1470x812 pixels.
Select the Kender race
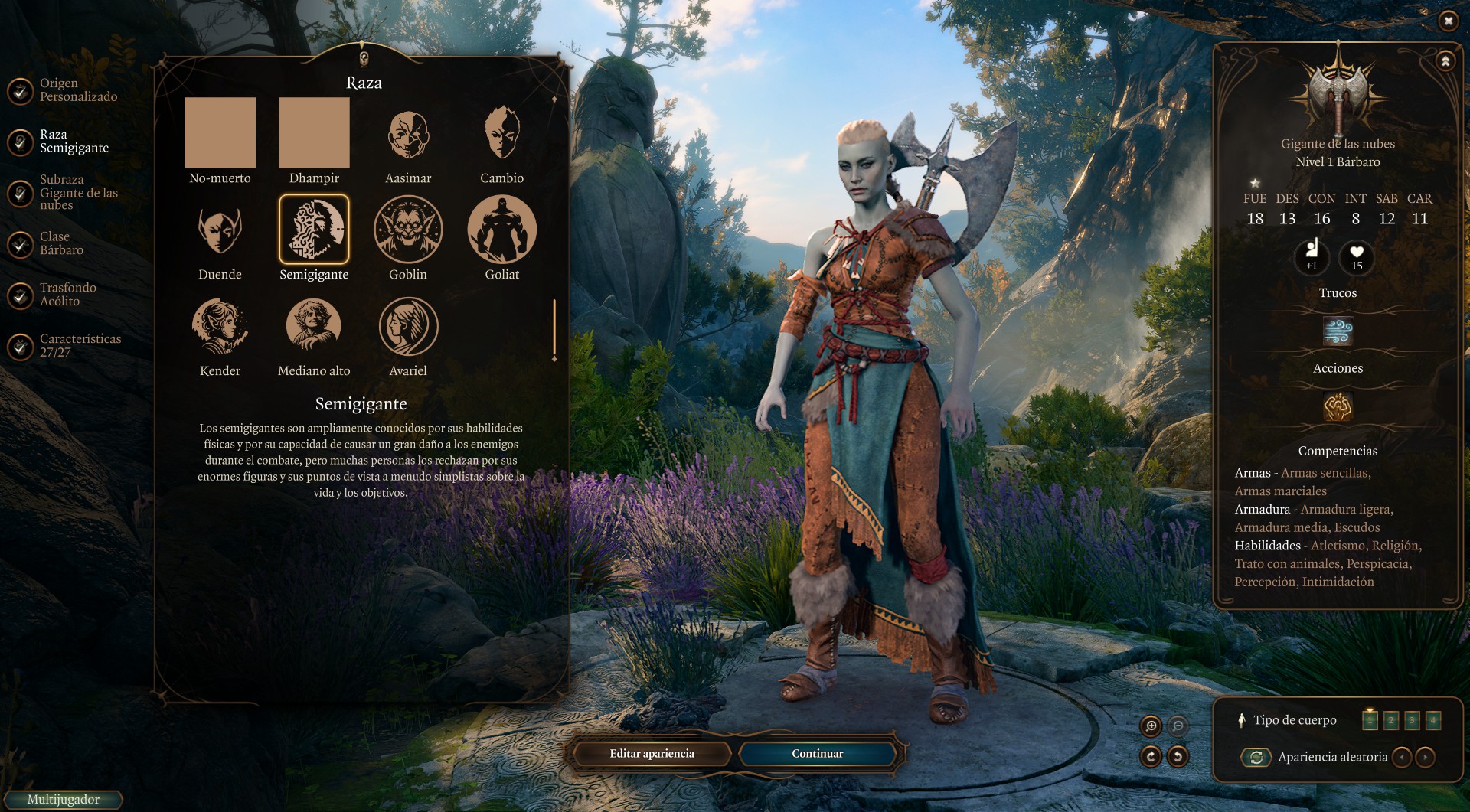[x=220, y=327]
